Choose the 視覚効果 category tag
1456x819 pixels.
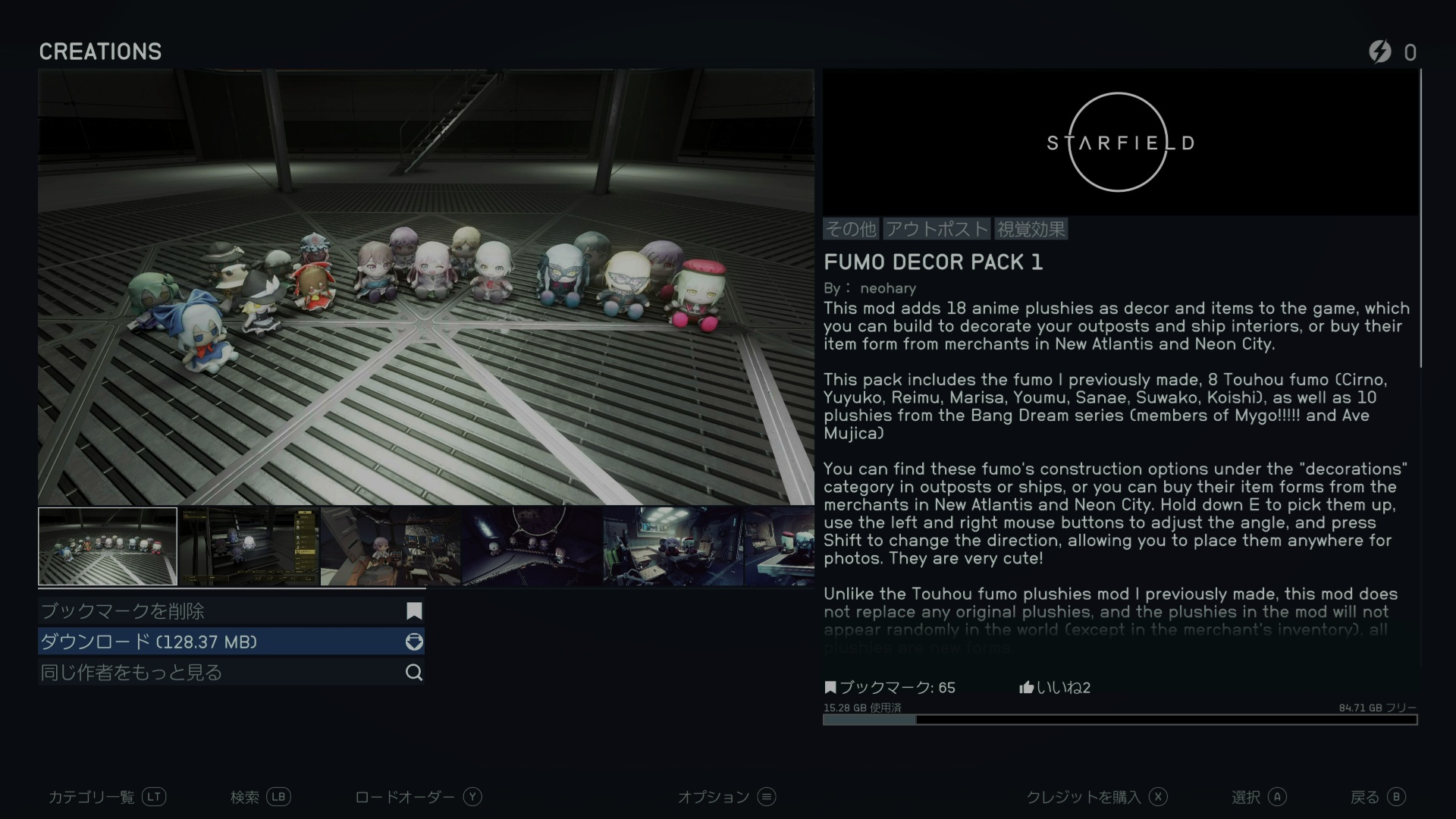point(1031,229)
